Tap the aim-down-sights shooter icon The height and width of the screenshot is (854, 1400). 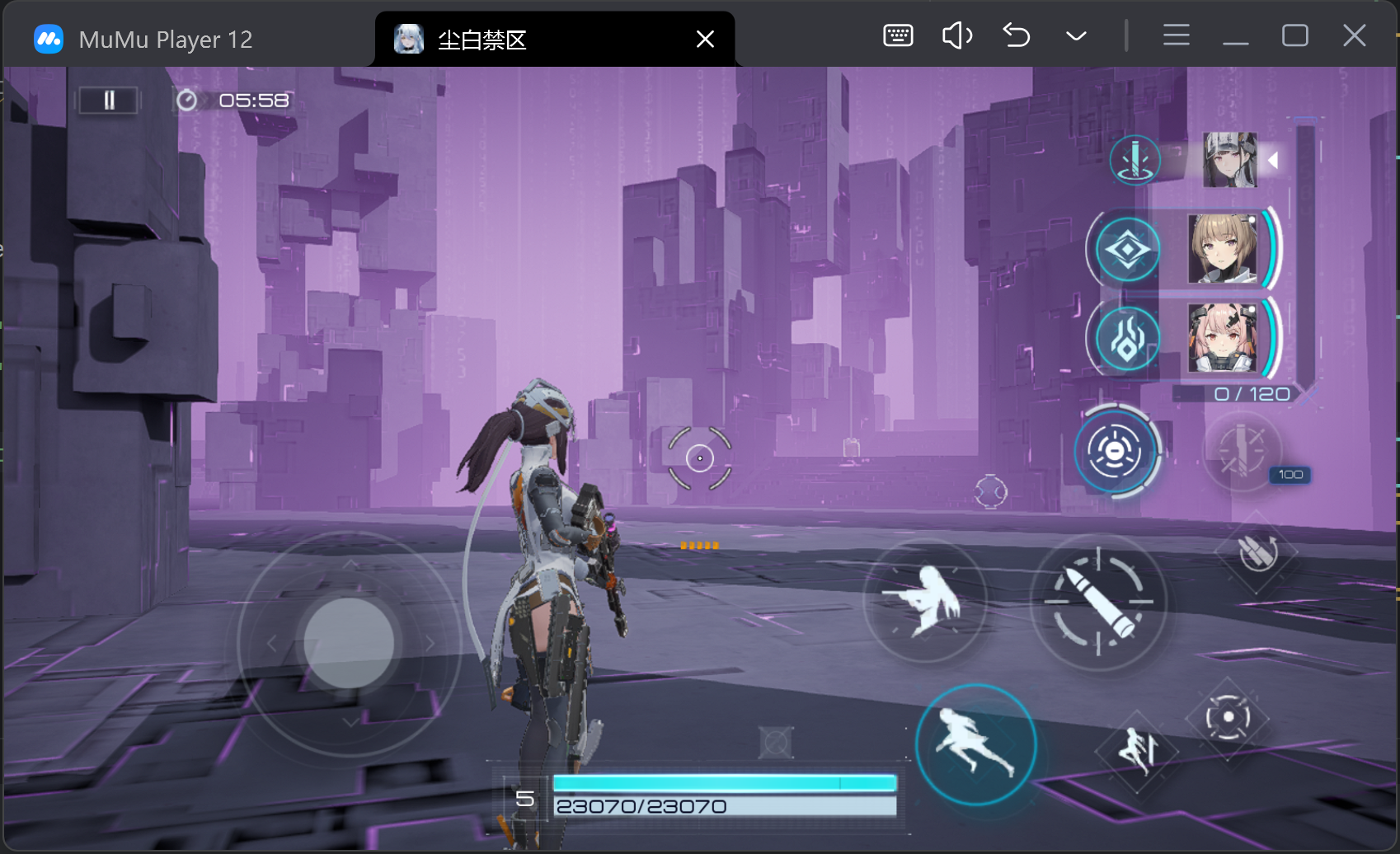pos(925,601)
